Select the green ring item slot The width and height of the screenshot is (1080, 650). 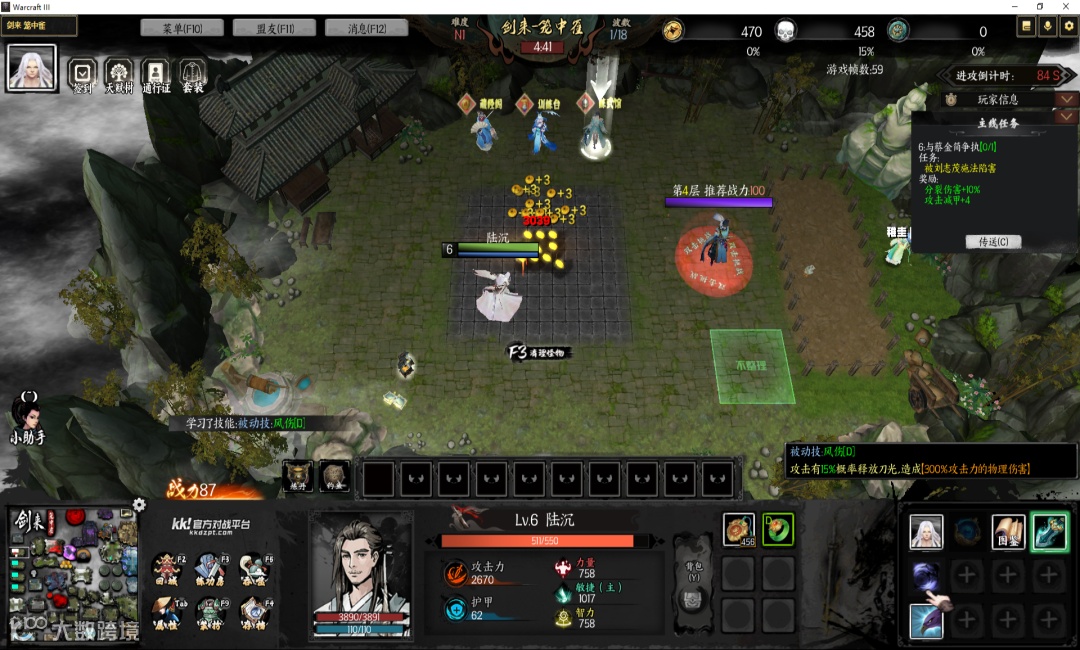[777, 529]
